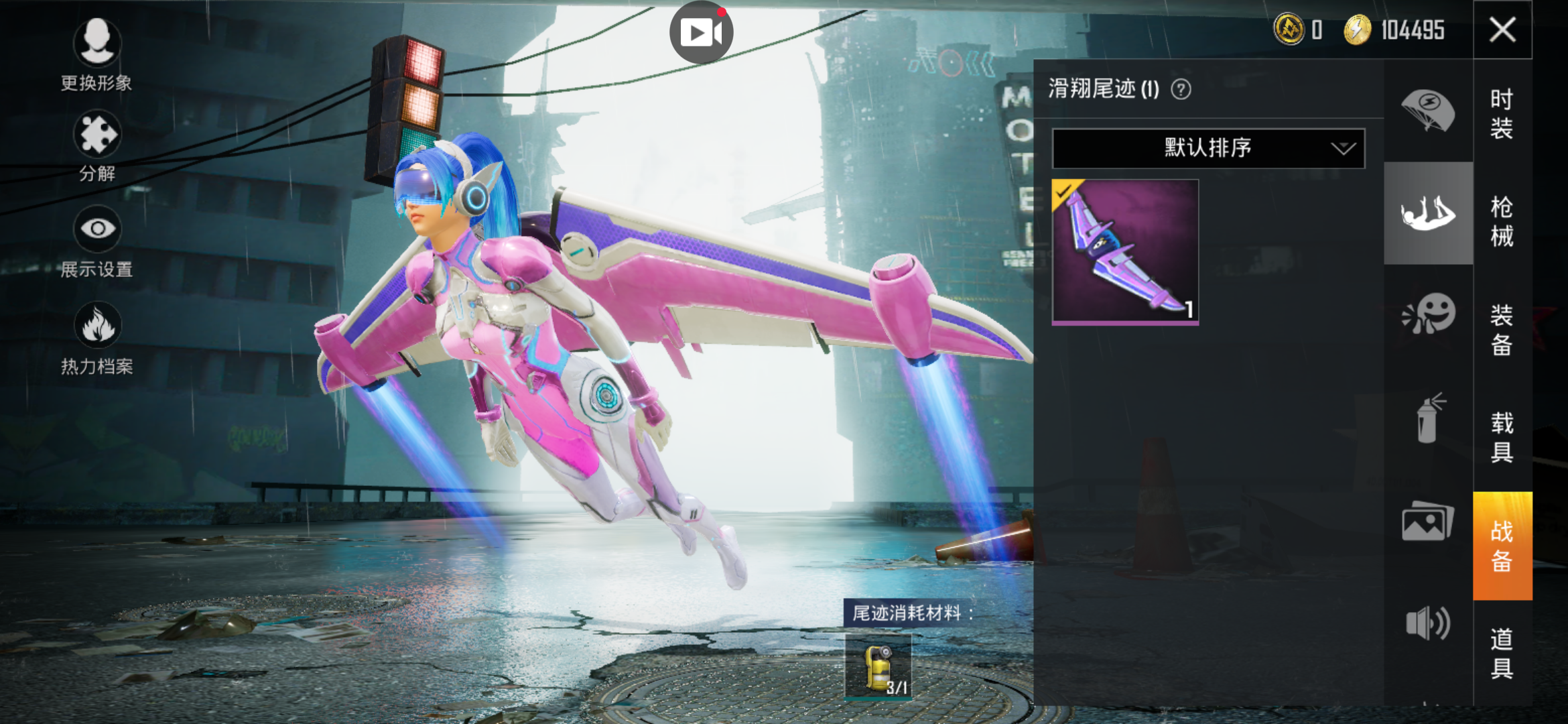Open the spray can graffiti category

pos(1428,419)
